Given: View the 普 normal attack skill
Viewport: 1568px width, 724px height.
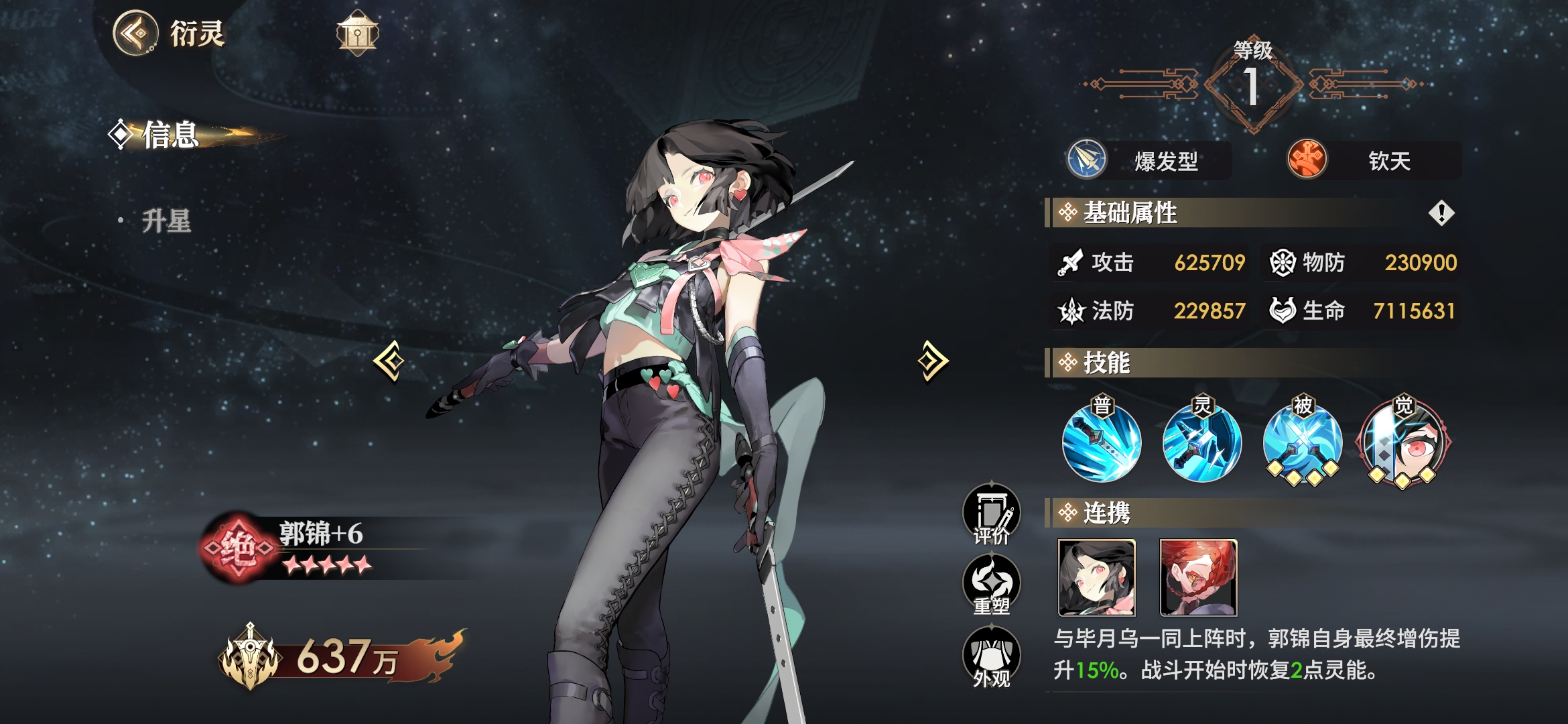Looking at the screenshot, I should 1102,442.
